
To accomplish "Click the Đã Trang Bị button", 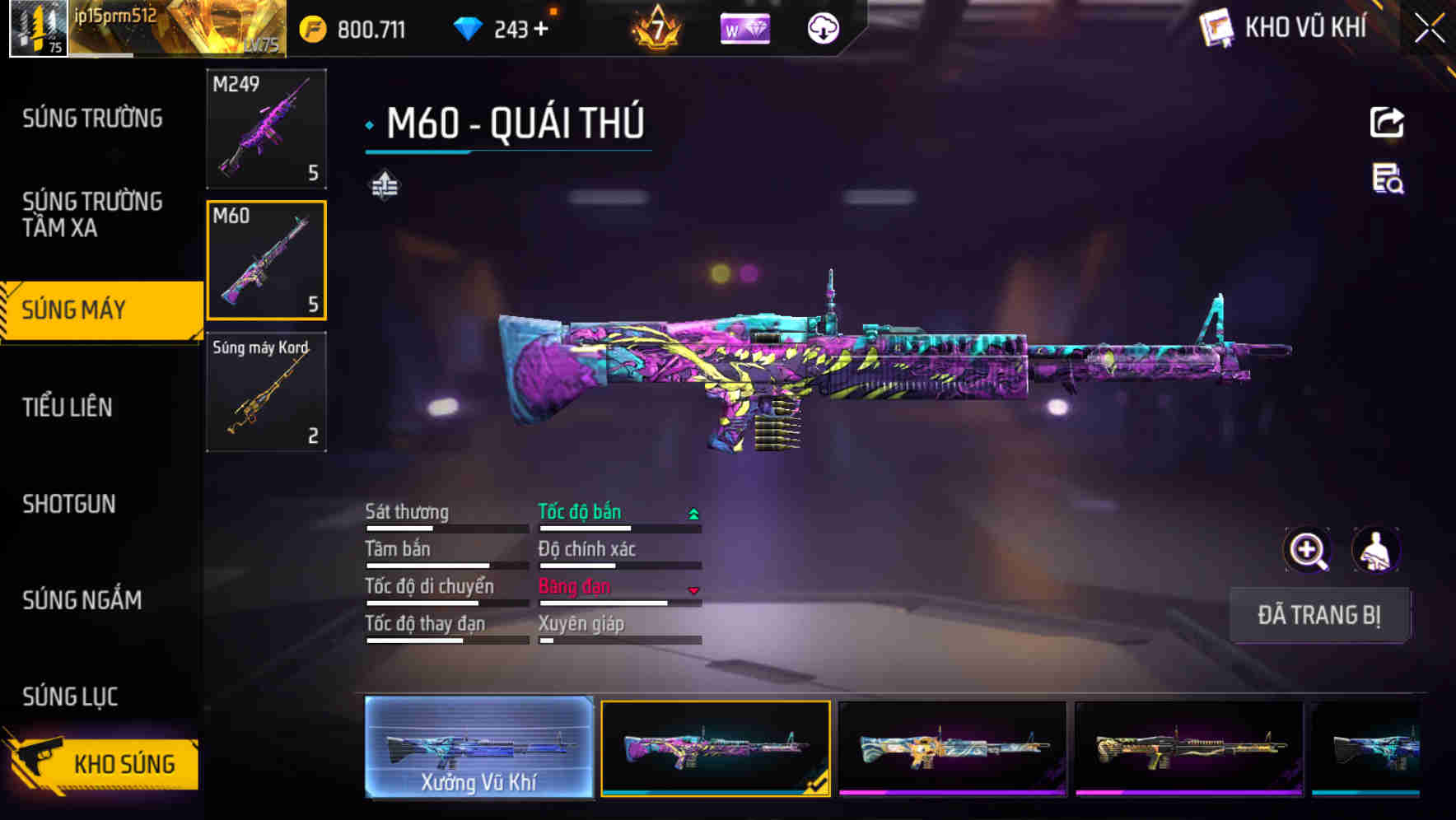I will (1318, 615).
